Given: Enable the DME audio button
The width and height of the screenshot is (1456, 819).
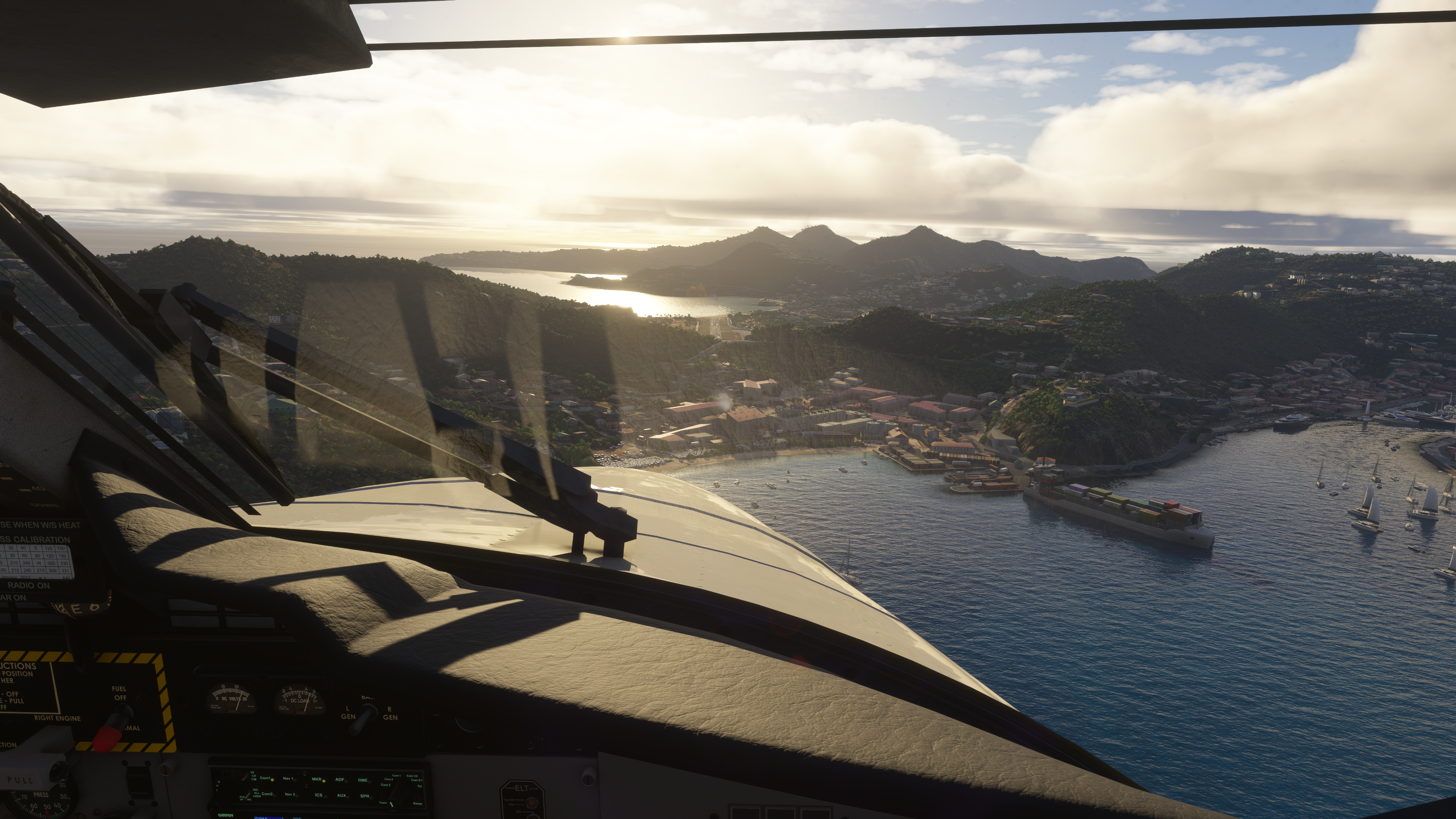Looking at the screenshot, I should click(364, 781).
